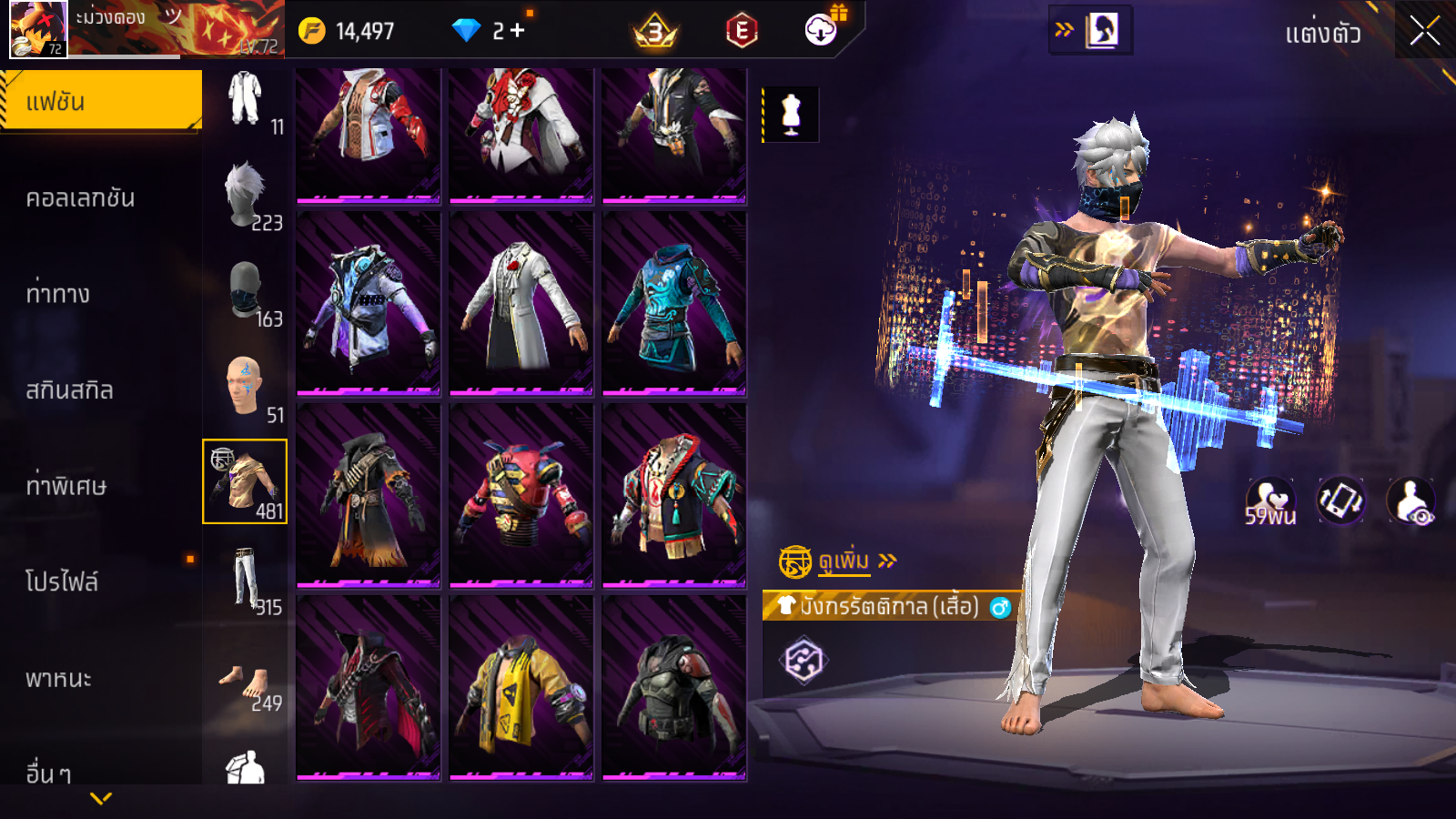1456x819 pixels.
Task: Select the teal dragon-pattern shirt
Action: [674, 305]
